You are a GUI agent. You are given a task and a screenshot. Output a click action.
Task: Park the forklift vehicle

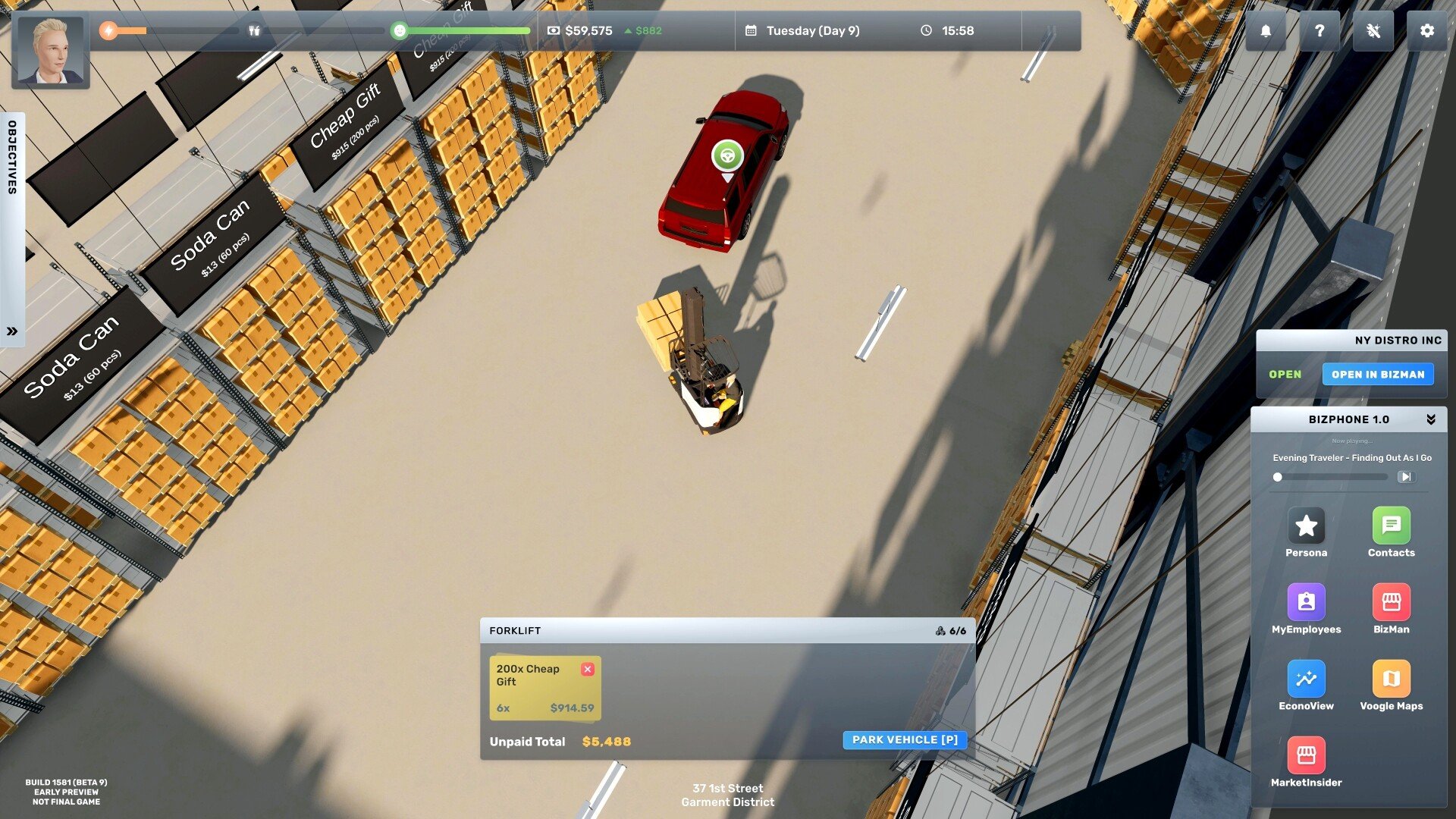coord(904,740)
